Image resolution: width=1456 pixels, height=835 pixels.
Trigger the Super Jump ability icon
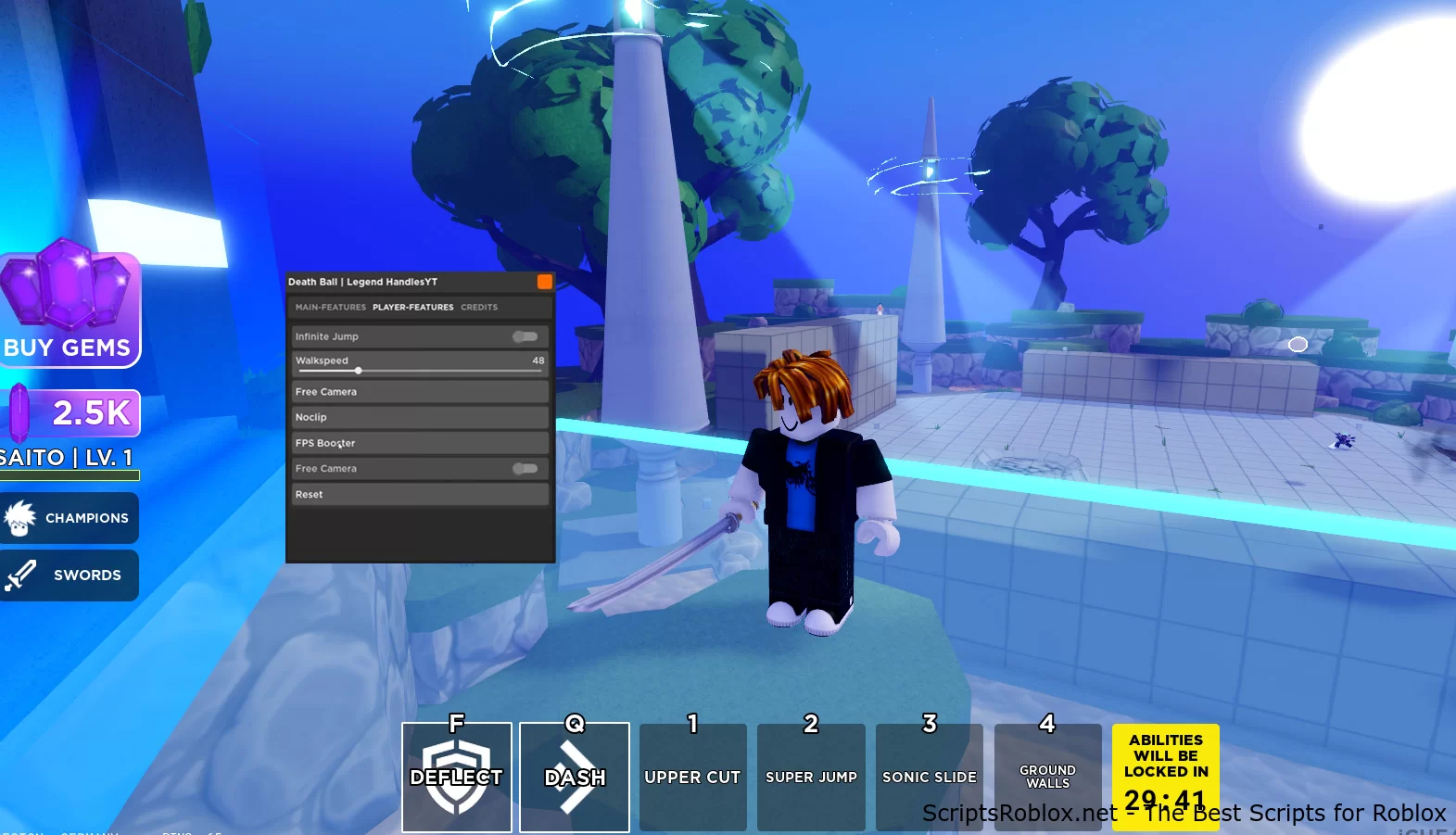(811, 777)
